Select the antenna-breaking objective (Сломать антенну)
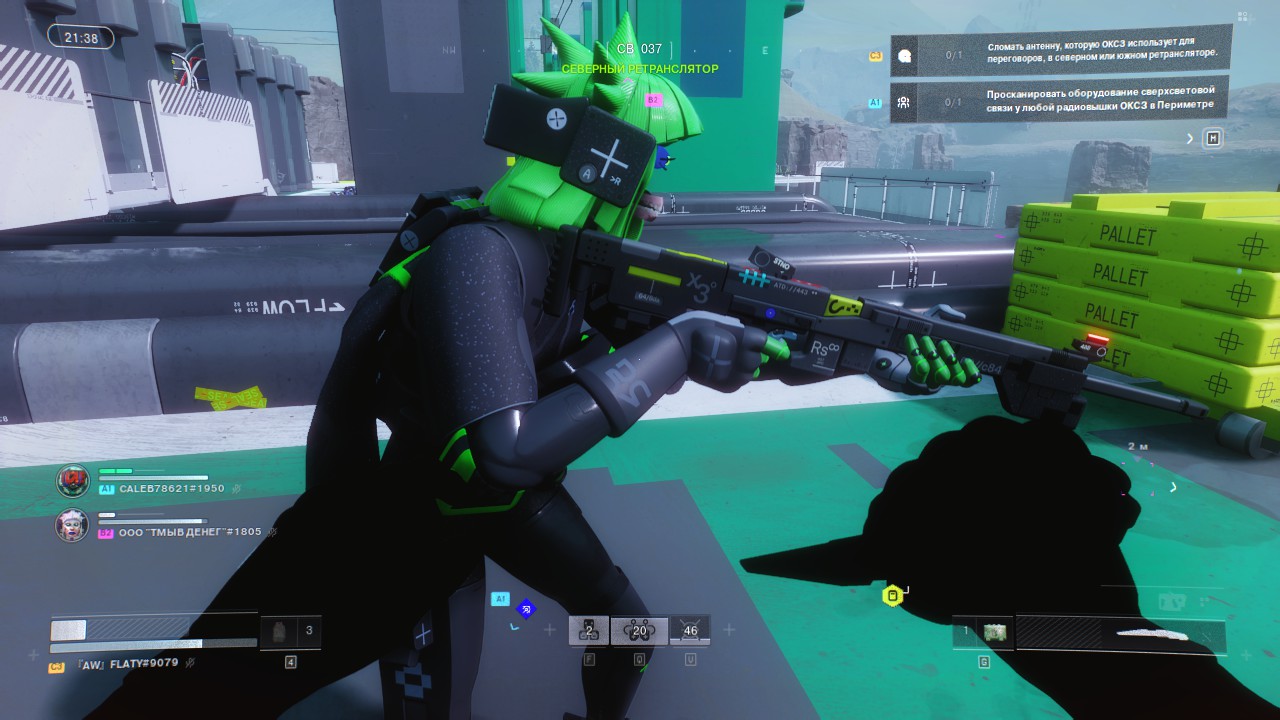 1060,54
